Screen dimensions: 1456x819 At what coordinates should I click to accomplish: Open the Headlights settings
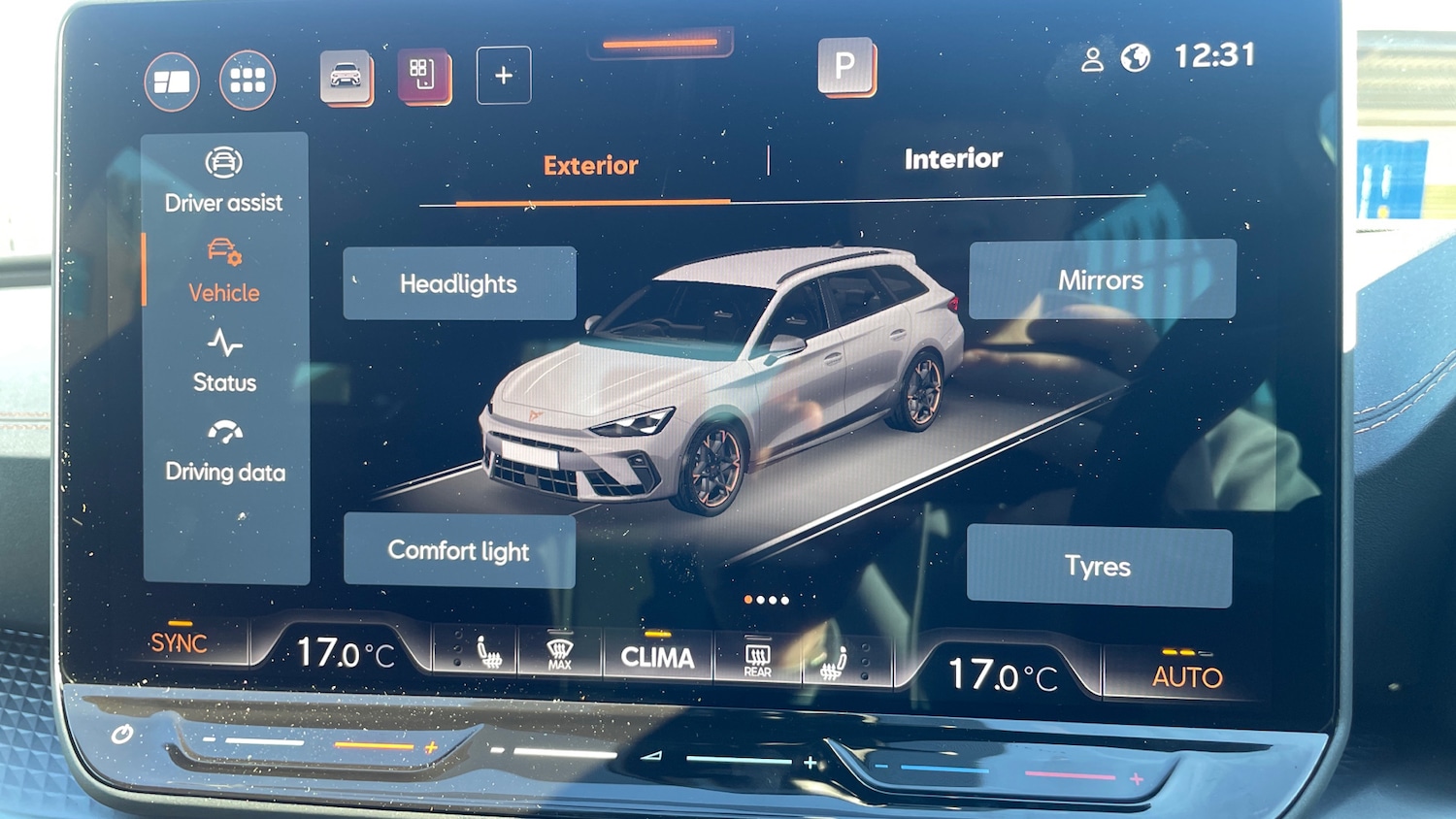(458, 283)
